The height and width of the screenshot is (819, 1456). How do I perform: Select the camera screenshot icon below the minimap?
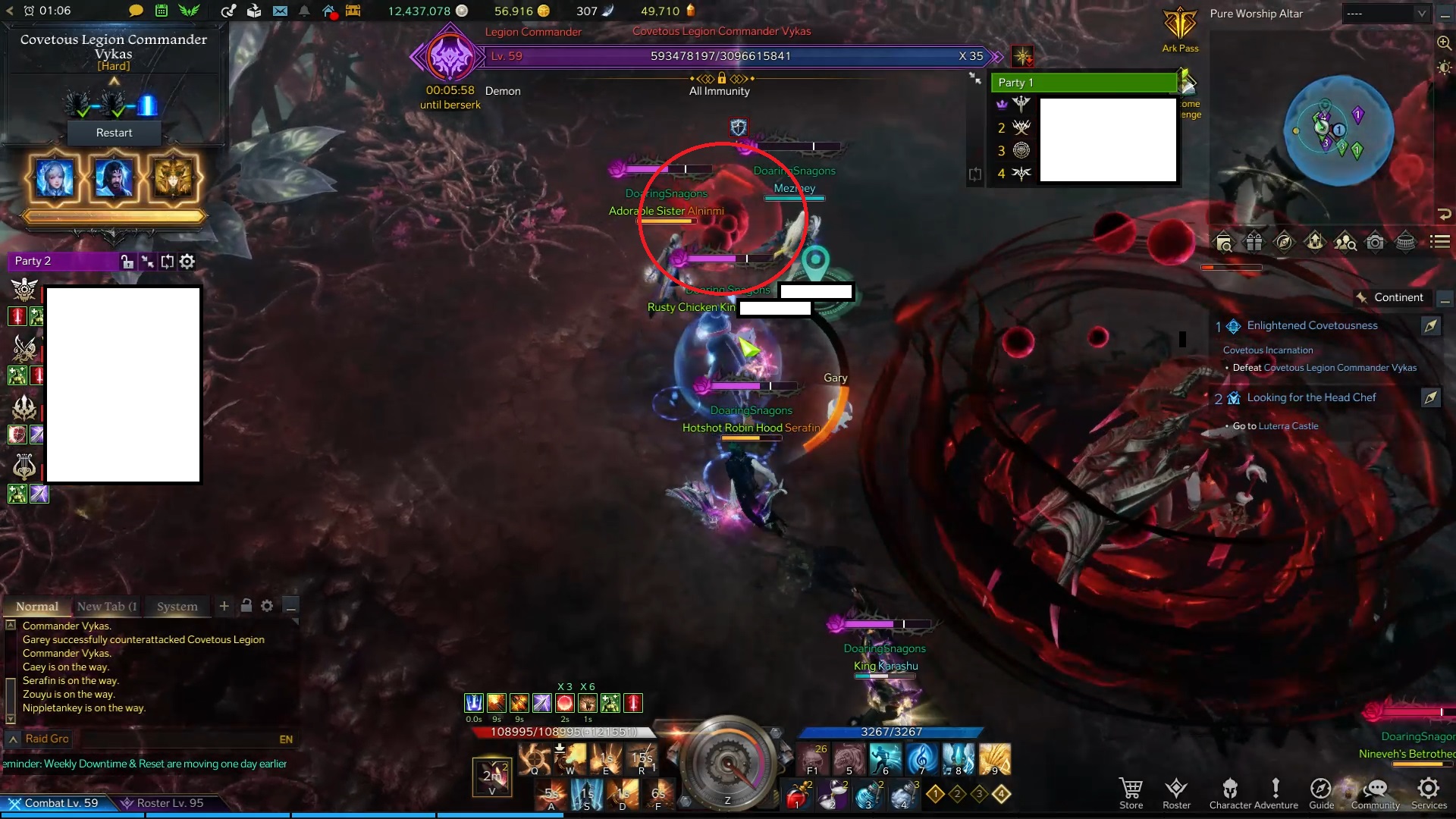tap(1375, 241)
